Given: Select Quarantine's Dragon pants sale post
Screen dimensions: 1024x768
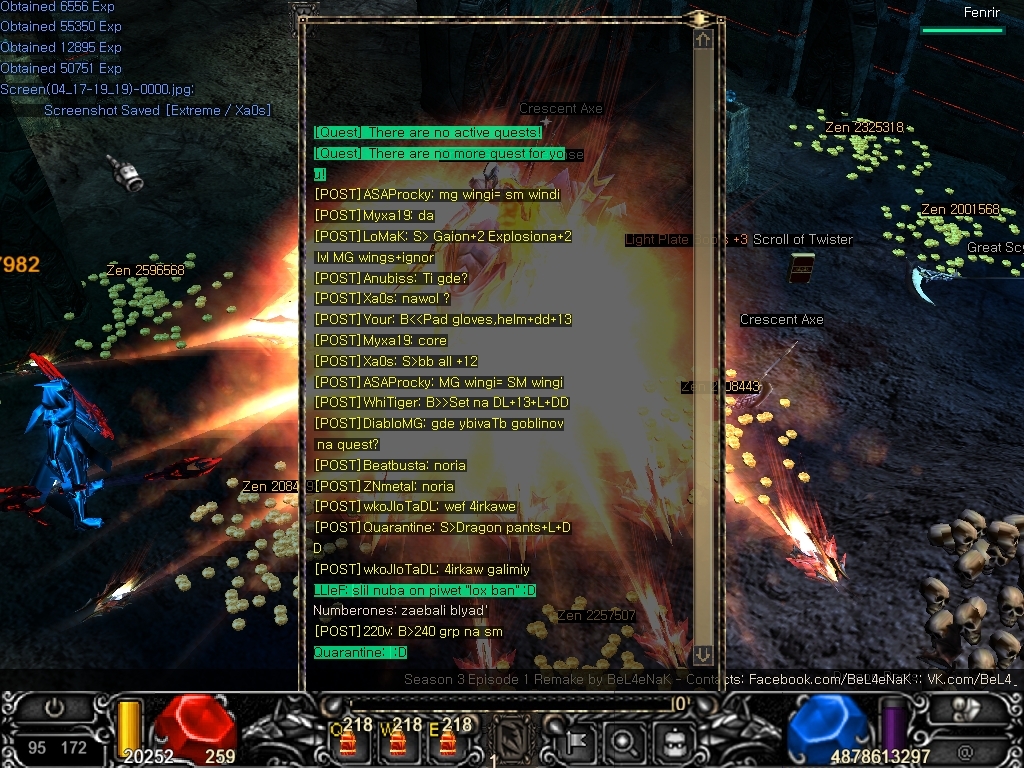Looking at the screenshot, I should [442, 528].
